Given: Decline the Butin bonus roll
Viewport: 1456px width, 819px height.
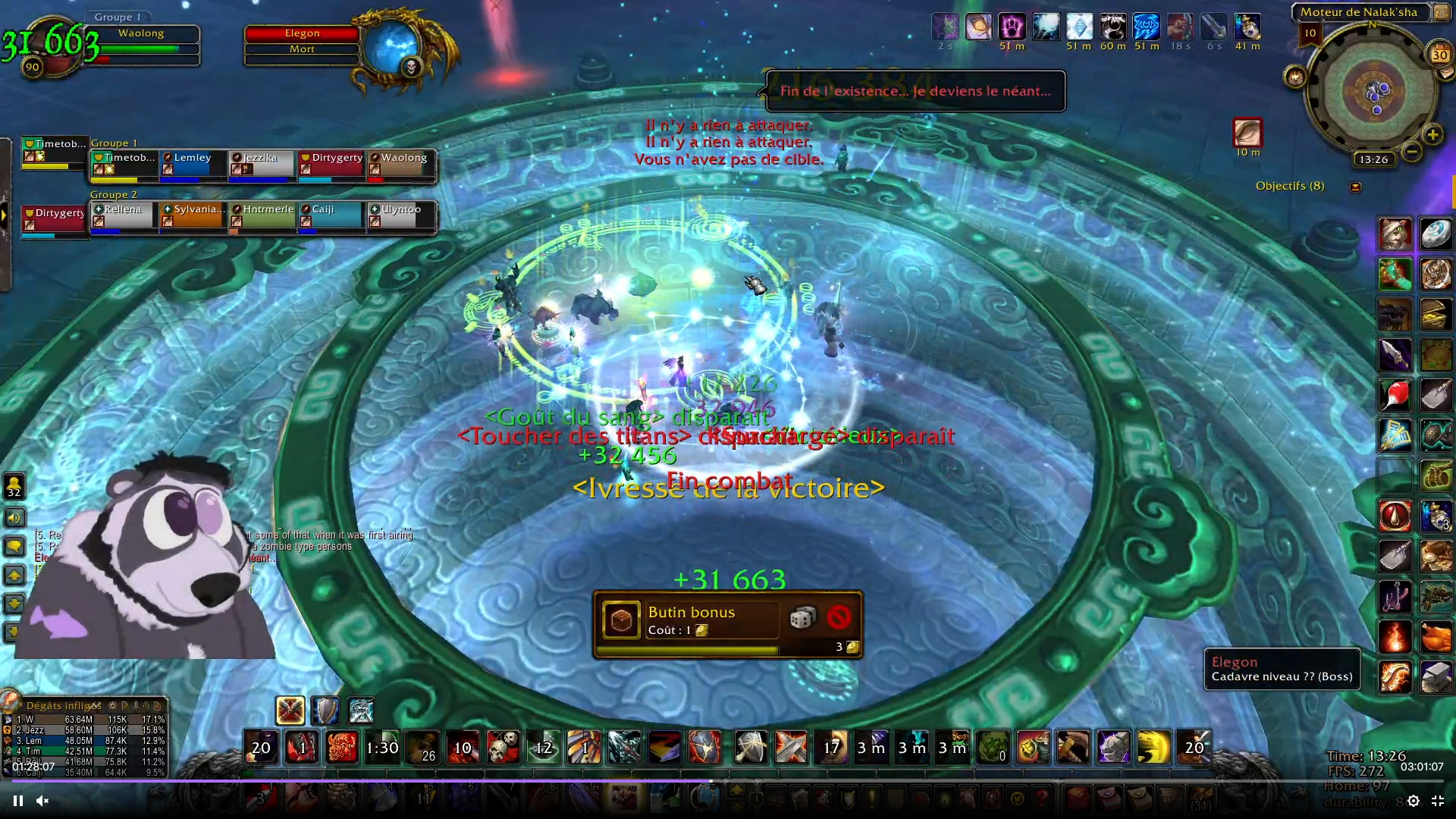Looking at the screenshot, I should 839,618.
